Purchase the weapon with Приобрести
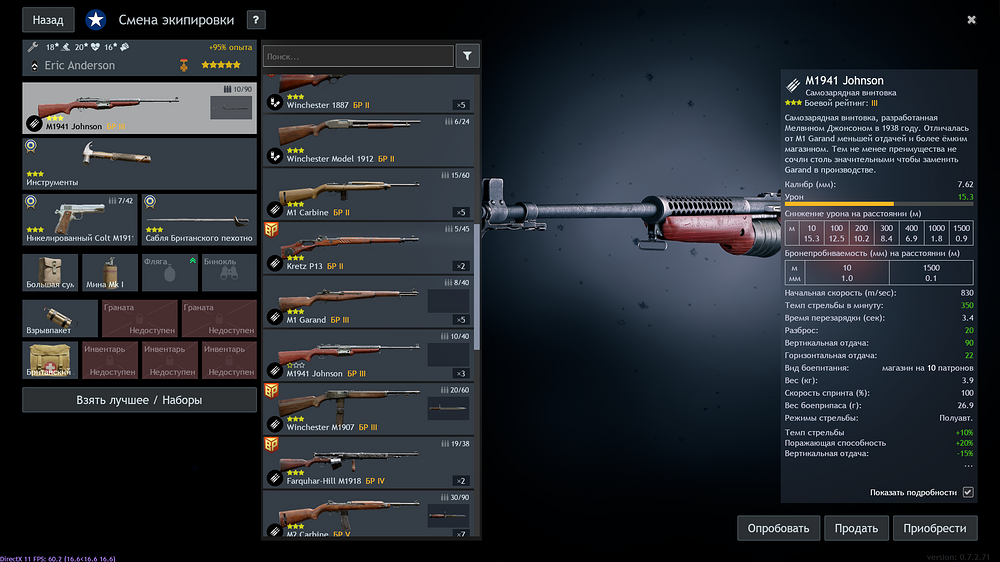 (x=935, y=528)
